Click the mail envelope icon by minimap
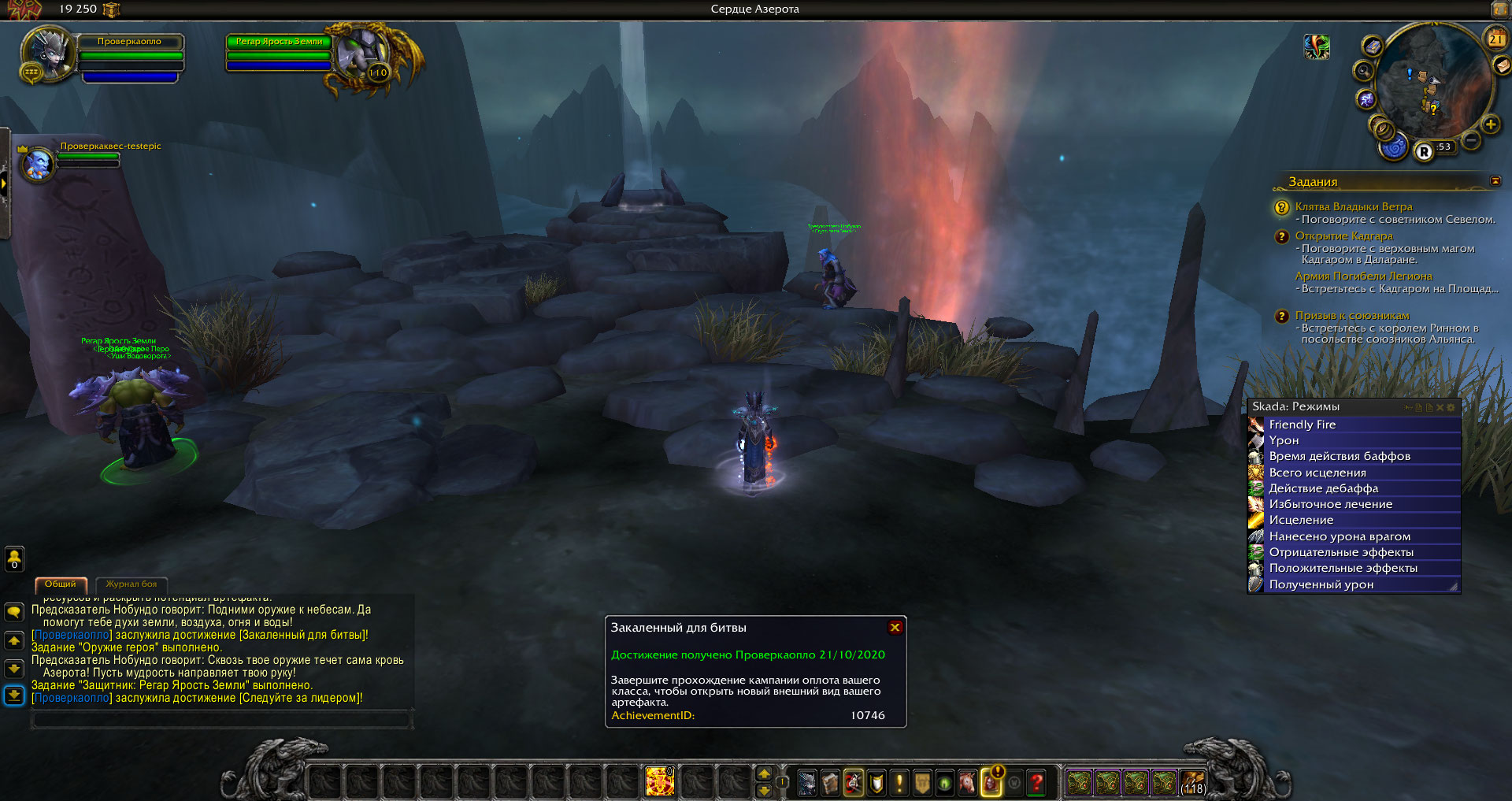The width and height of the screenshot is (1512, 801). 1501,66
